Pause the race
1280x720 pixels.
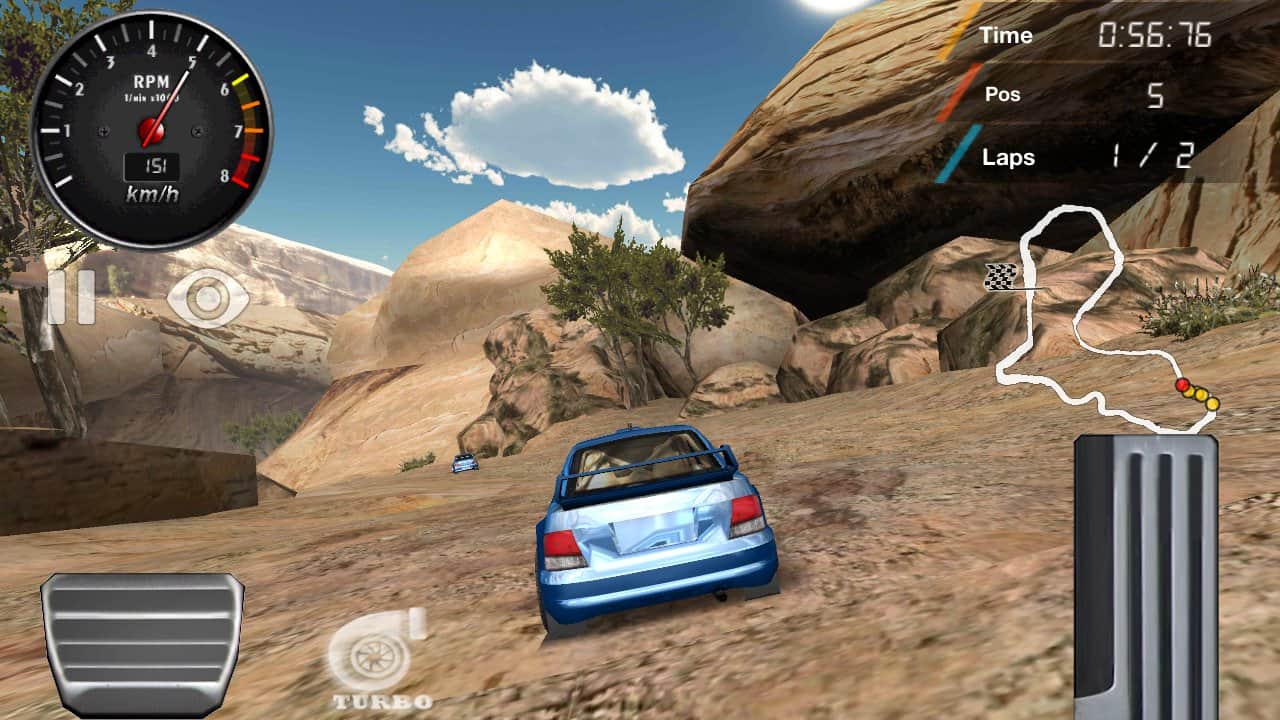click(x=71, y=297)
